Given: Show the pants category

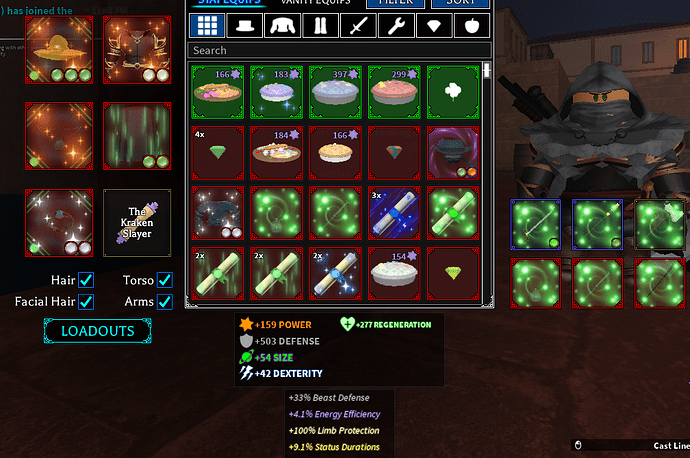Looking at the screenshot, I should [320, 25].
